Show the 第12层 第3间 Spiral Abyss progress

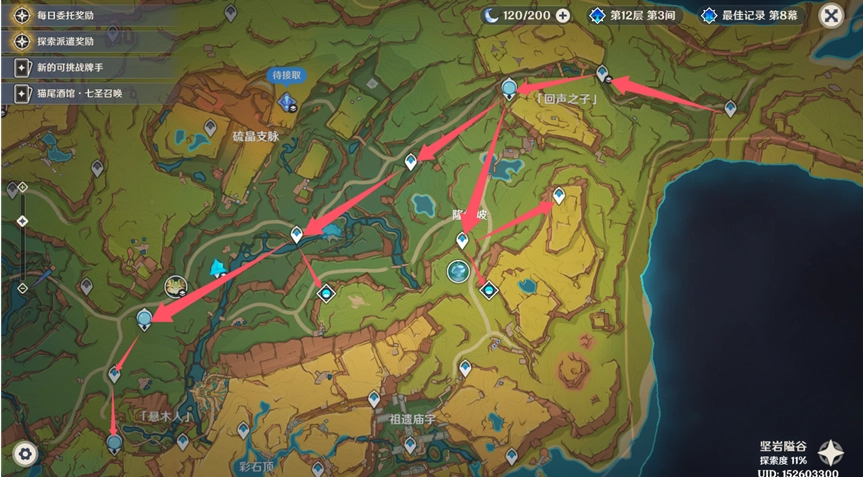pos(637,15)
